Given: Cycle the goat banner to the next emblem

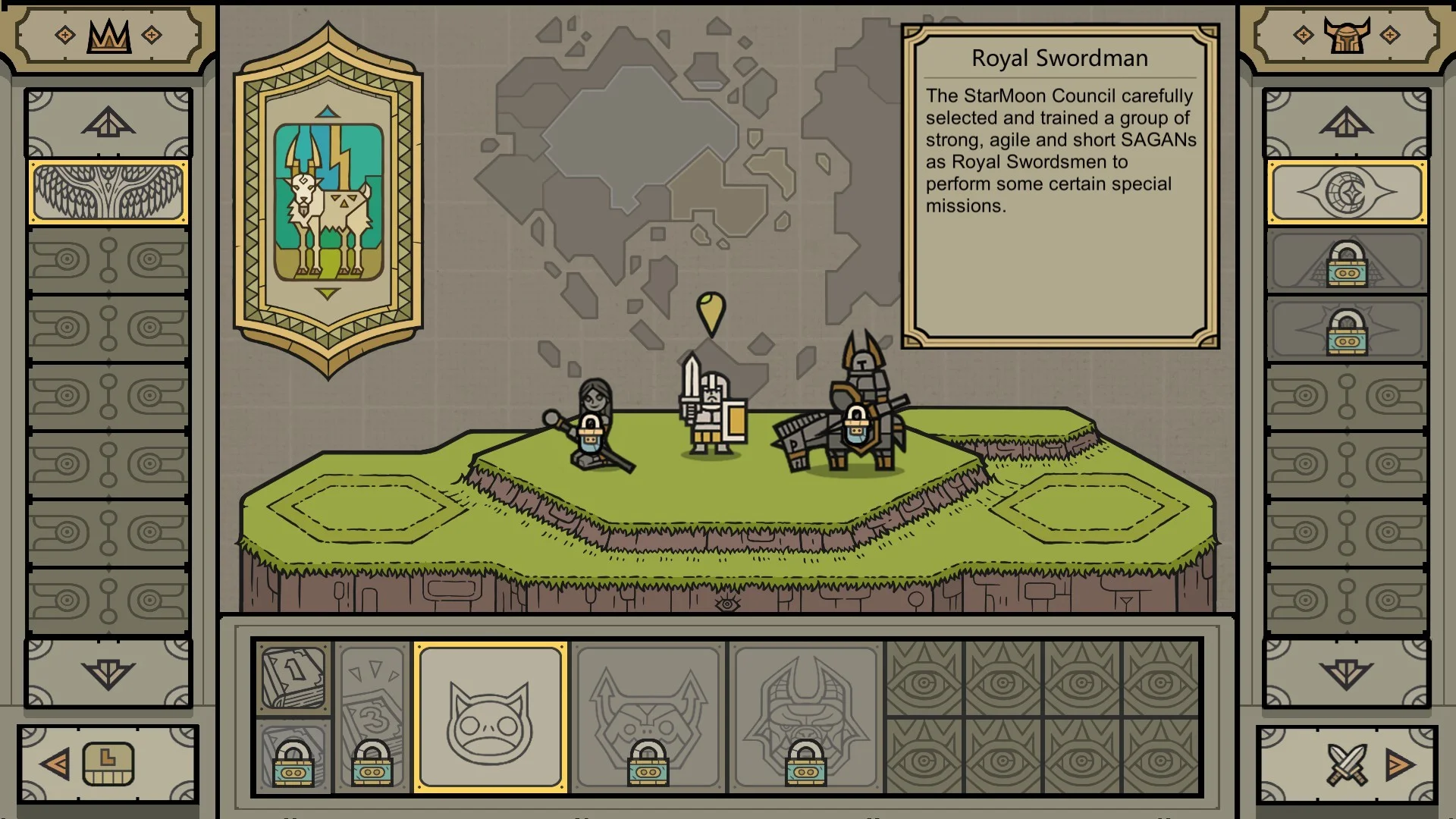Looking at the screenshot, I should [x=328, y=293].
